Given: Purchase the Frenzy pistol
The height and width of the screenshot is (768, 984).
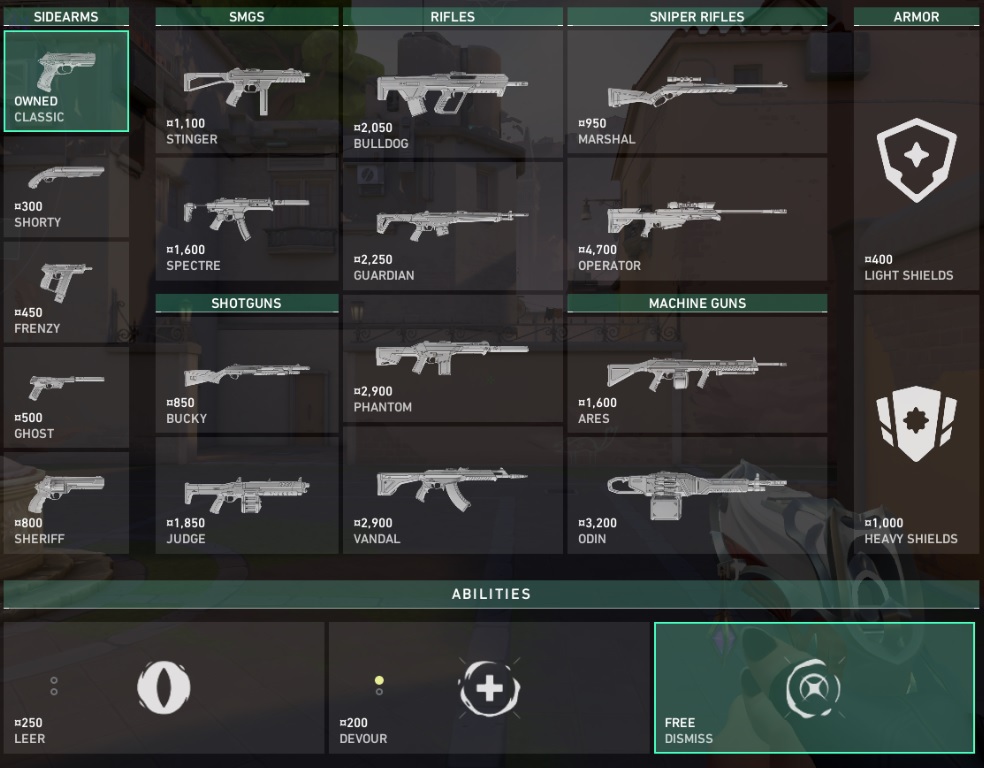Looking at the screenshot, I should pyautogui.click(x=66, y=292).
